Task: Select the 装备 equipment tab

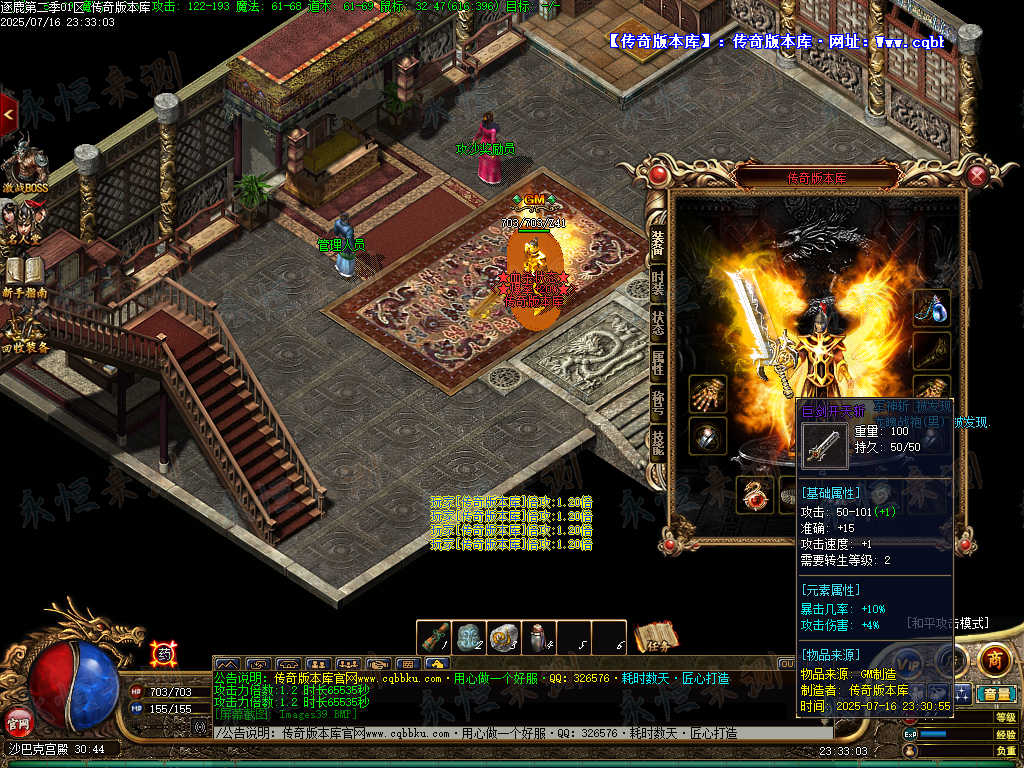Action: [x=658, y=241]
